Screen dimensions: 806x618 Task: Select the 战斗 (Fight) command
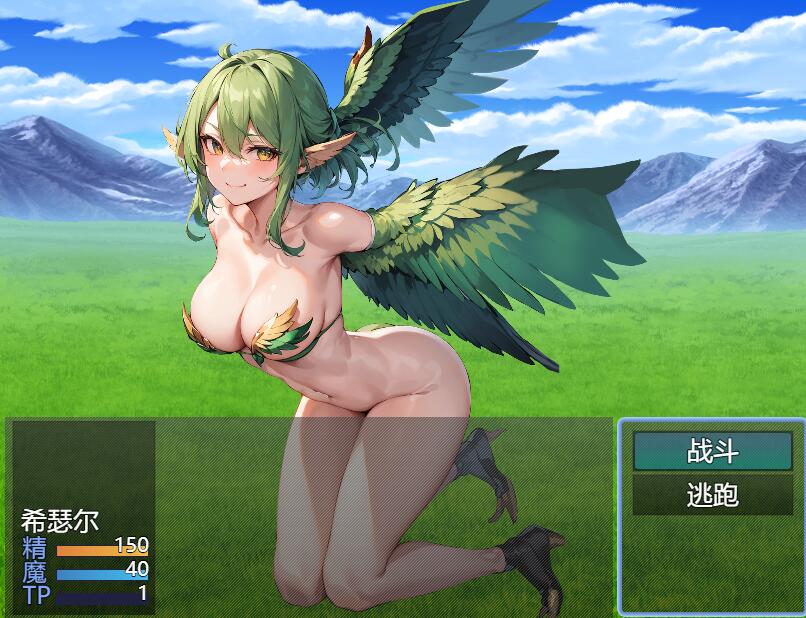point(712,451)
